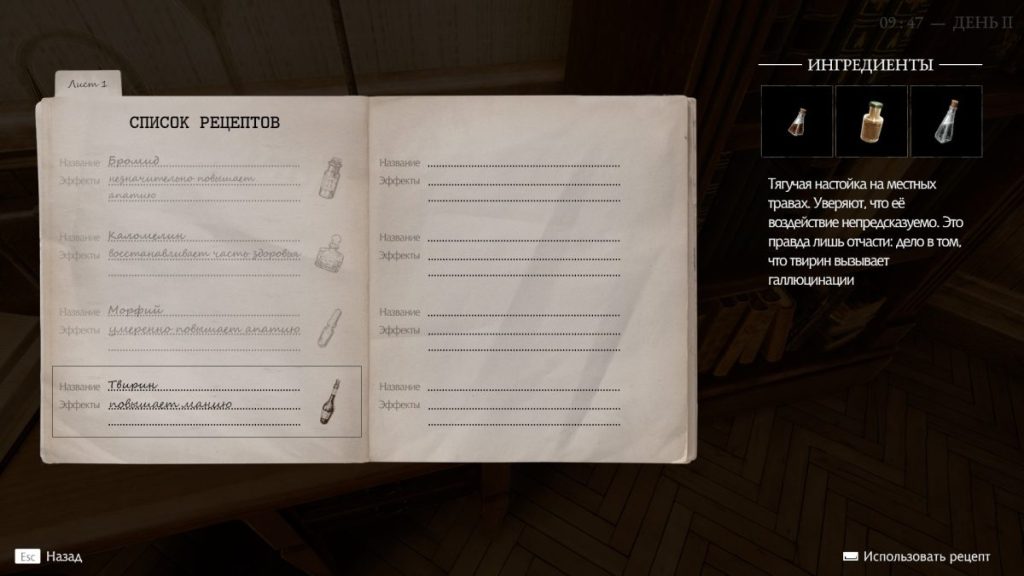Select the highlighted Твирин recipe
This screenshot has width=1024, height=576.
point(206,401)
